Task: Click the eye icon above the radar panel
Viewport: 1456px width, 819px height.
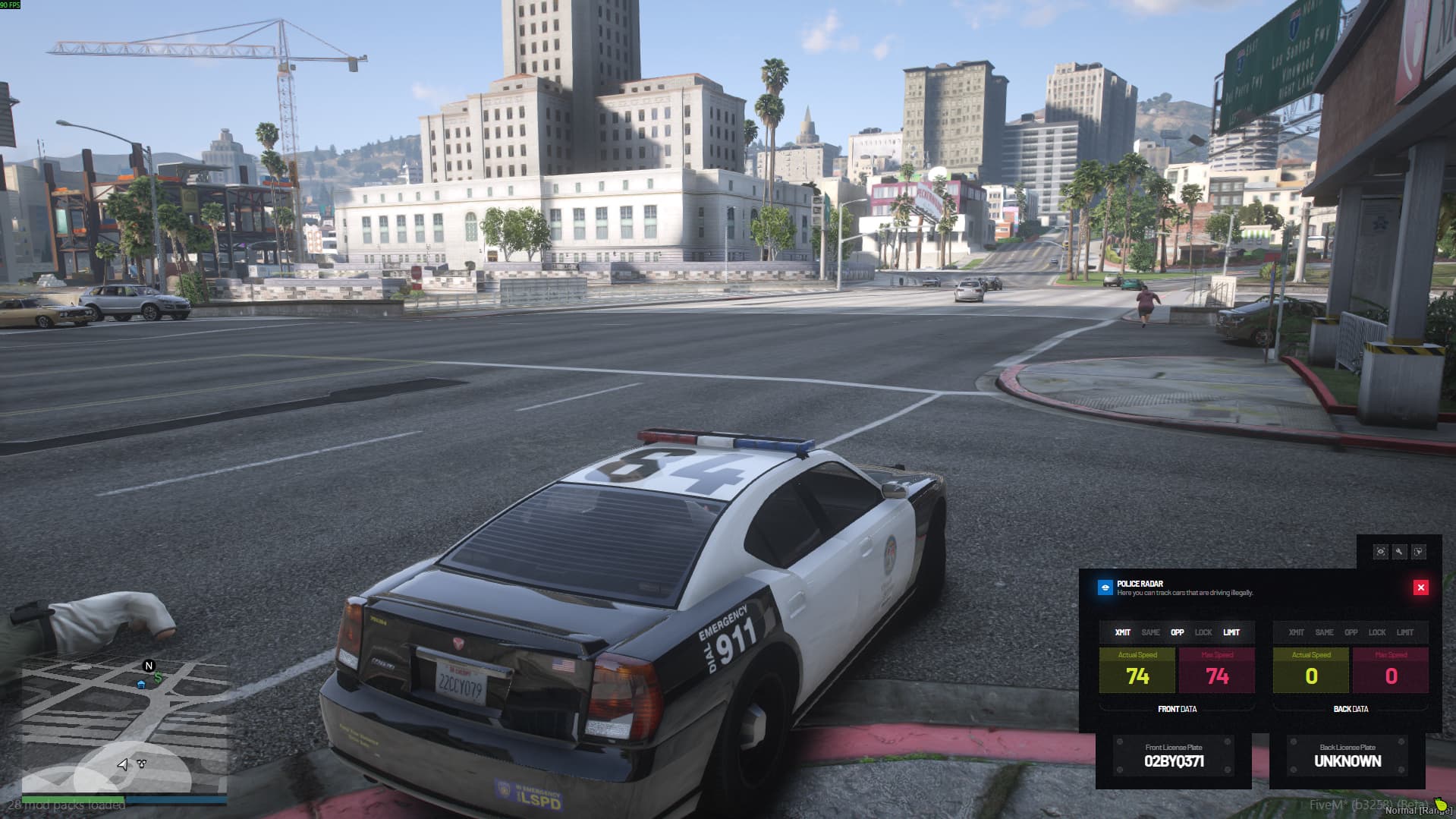Action: pos(1380,552)
